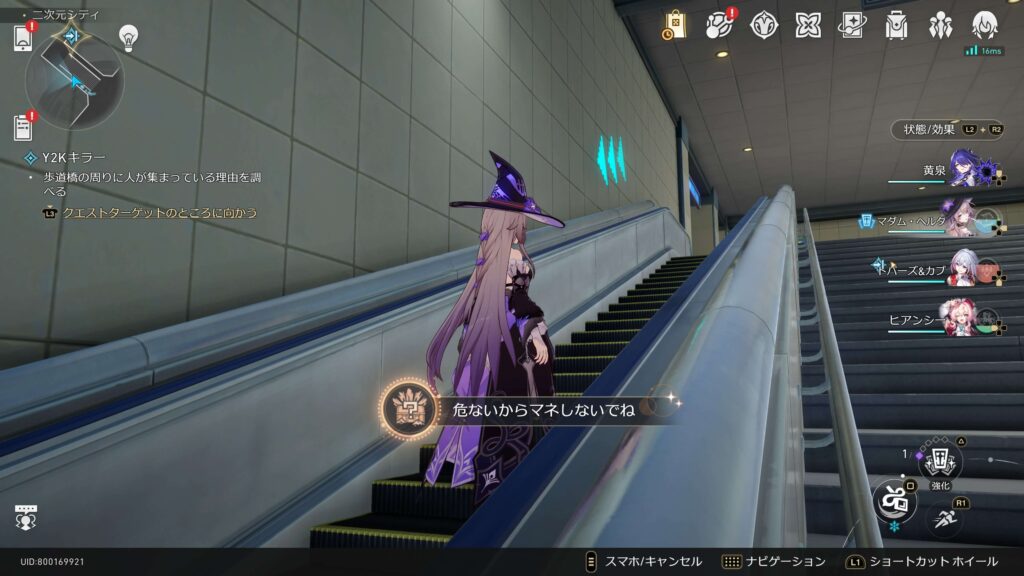Activate the 強化 technique icon

pyautogui.click(x=939, y=460)
